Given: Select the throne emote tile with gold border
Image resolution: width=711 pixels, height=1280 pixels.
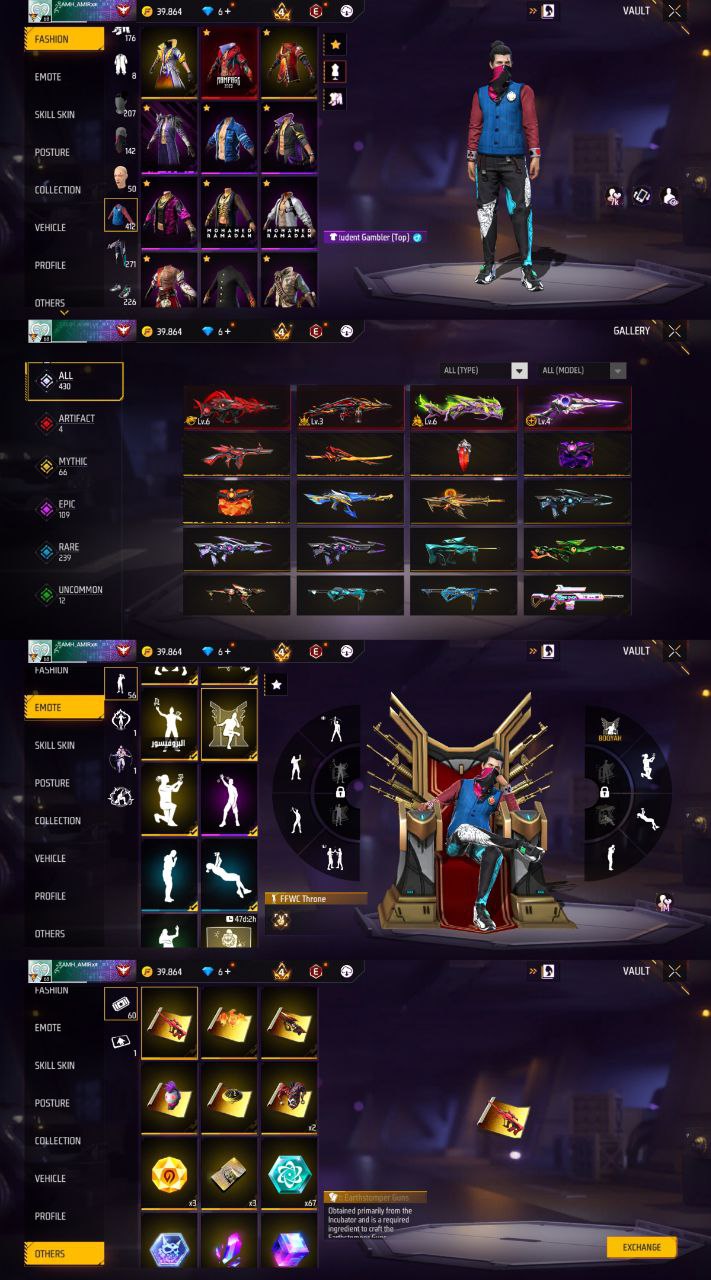Looking at the screenshot, I should point(230,724).
